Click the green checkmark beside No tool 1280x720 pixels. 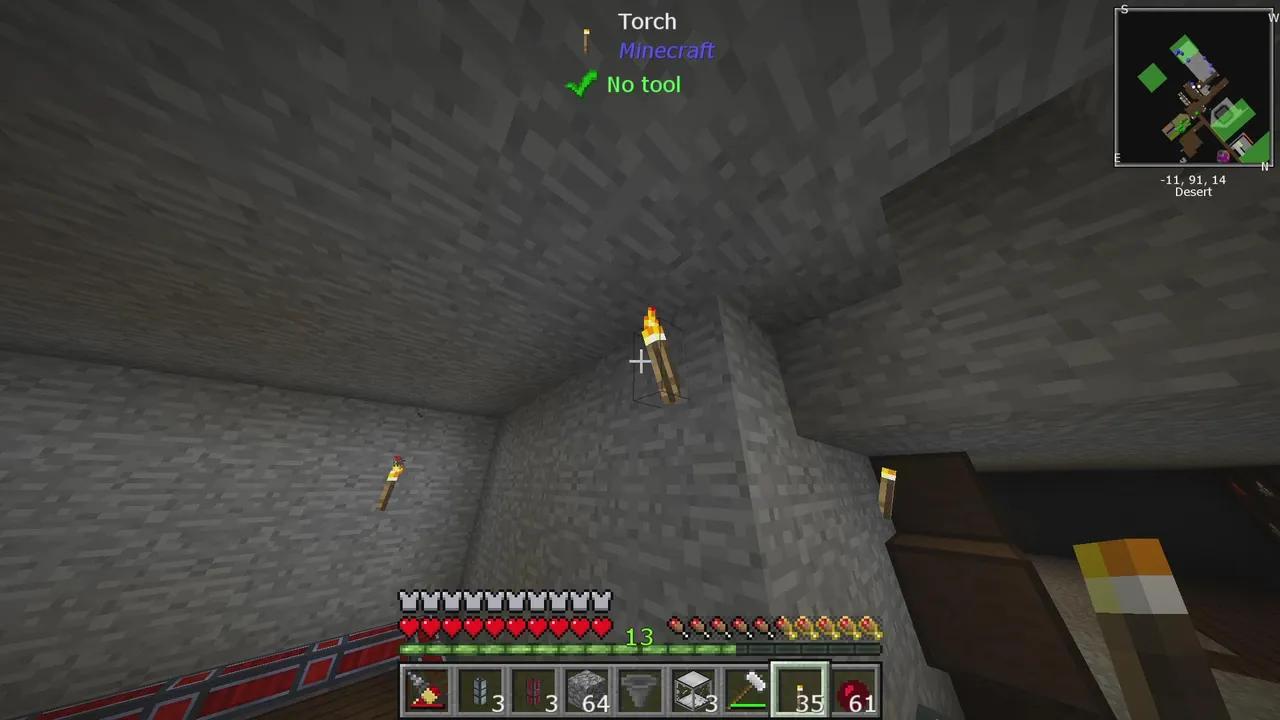(582, 84)
